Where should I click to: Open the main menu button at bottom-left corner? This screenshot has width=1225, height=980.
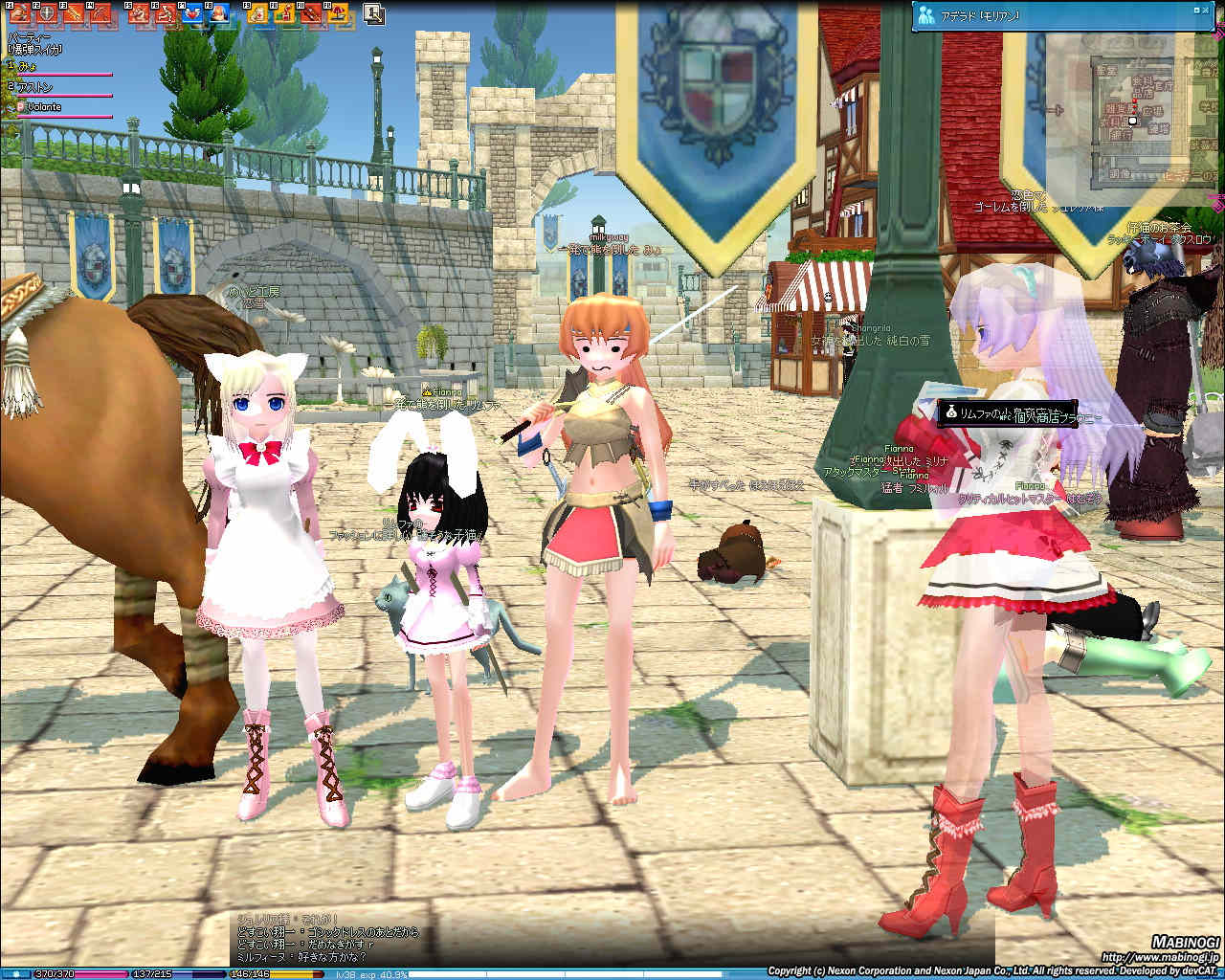coord(15,973)
